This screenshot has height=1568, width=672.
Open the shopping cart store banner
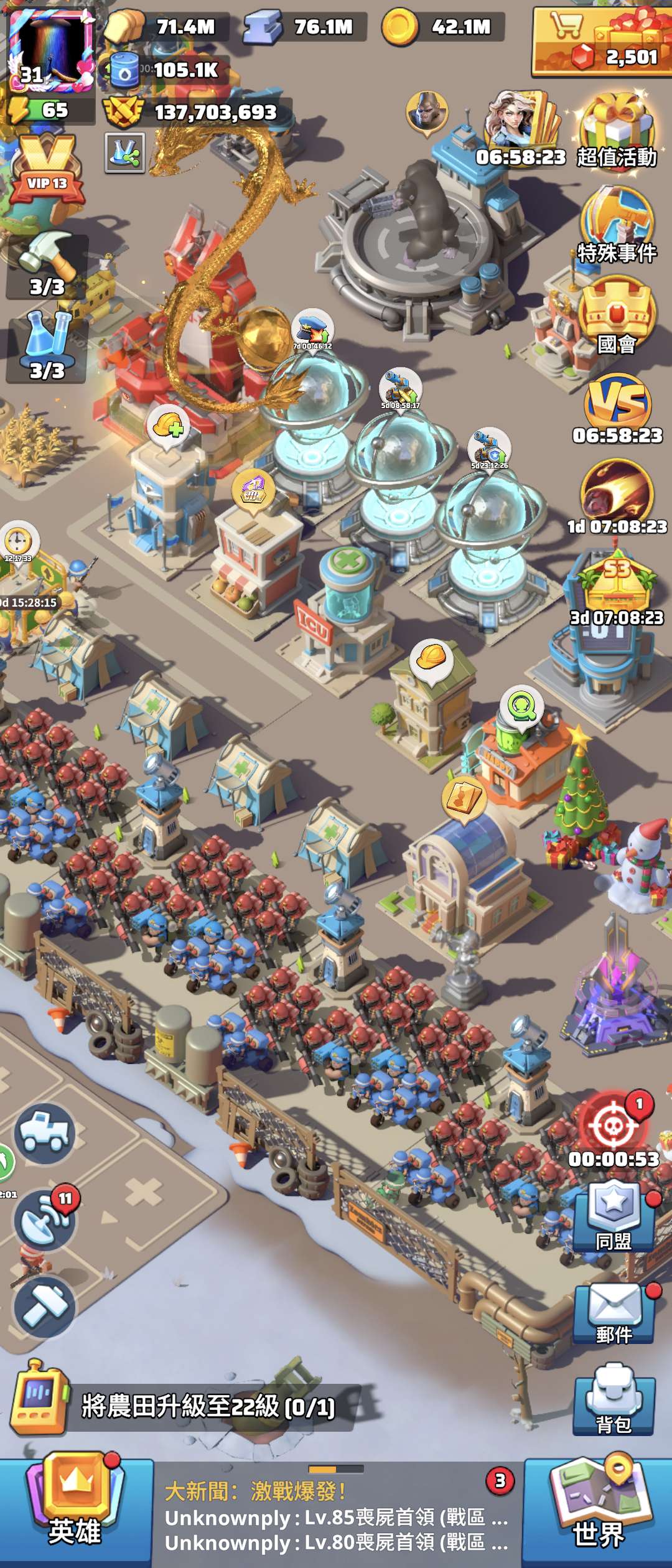(601, 41)
